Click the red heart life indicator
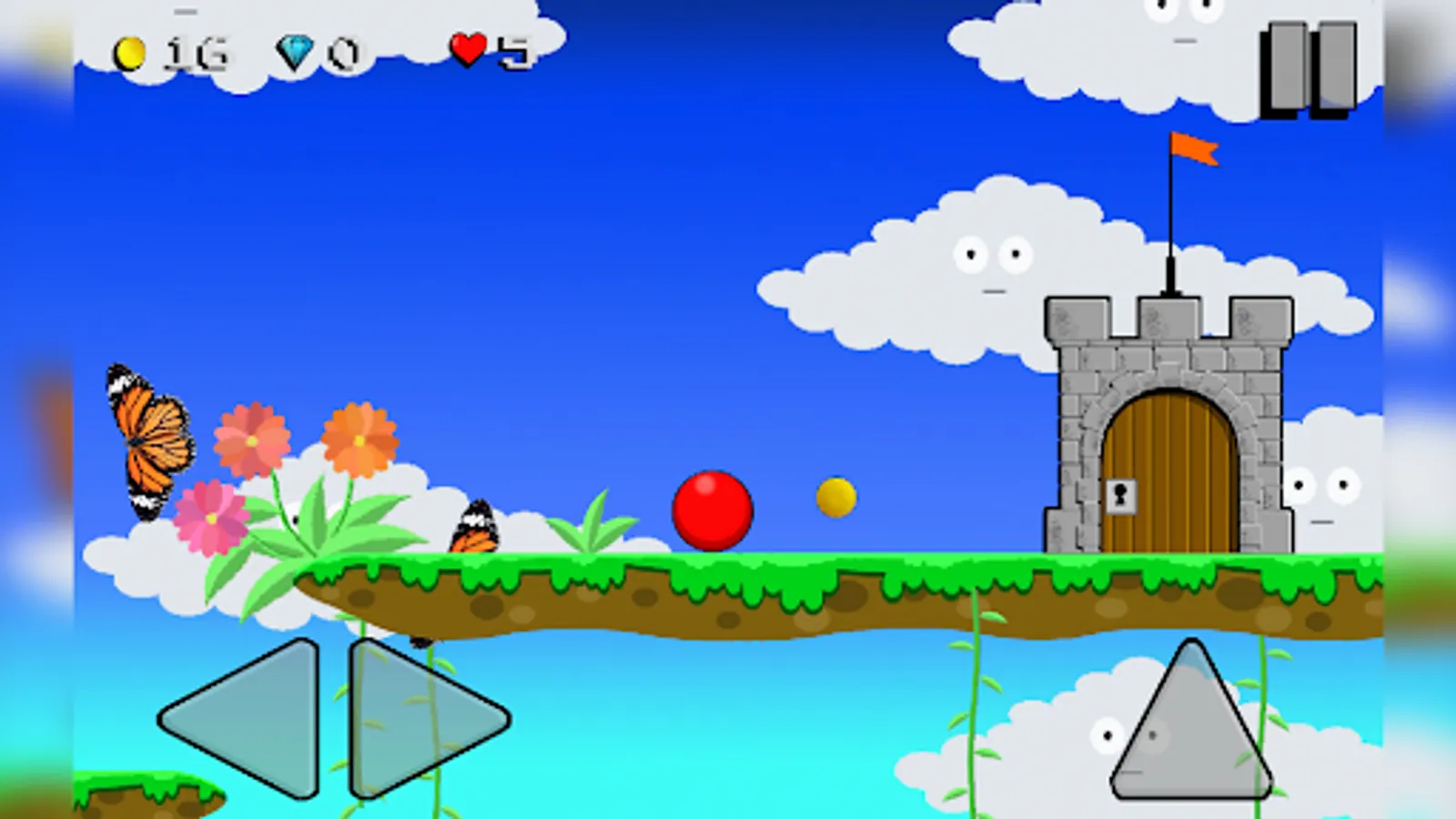The height and width of the screenshot is (819, 1456). pyautogui.click(x=470, y=50)
